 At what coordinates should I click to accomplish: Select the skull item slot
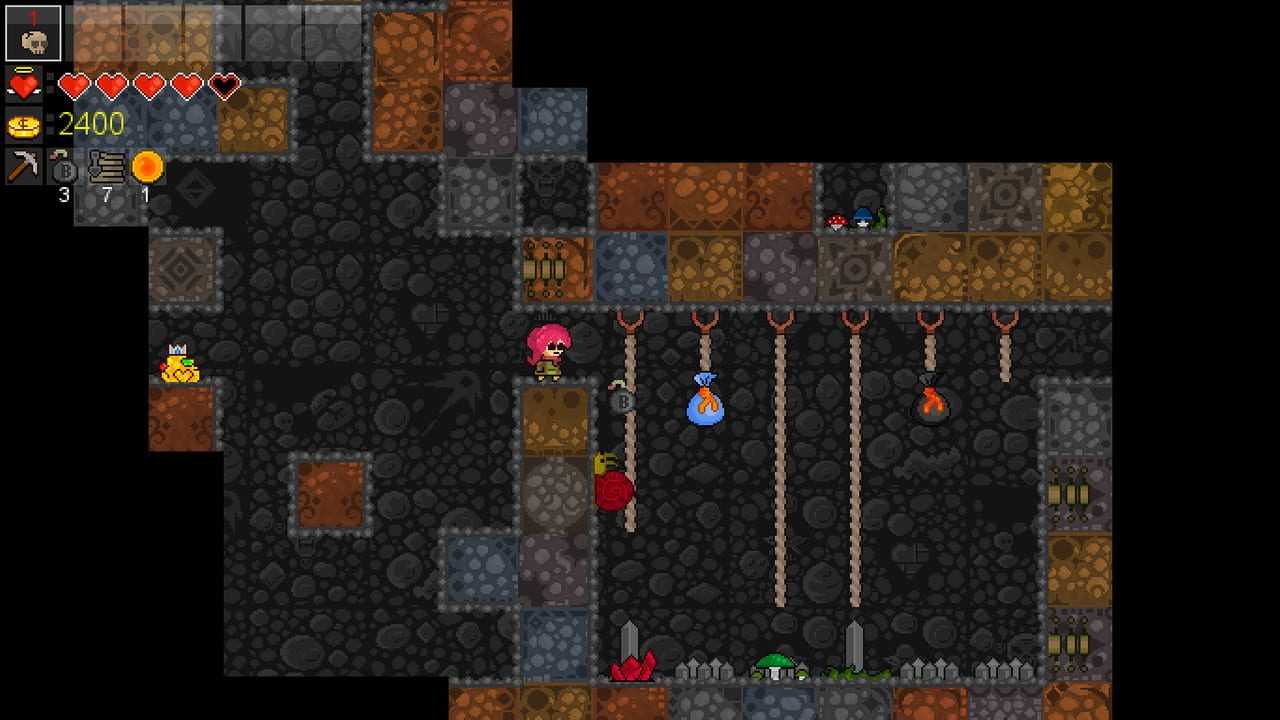tap(33, 33)
